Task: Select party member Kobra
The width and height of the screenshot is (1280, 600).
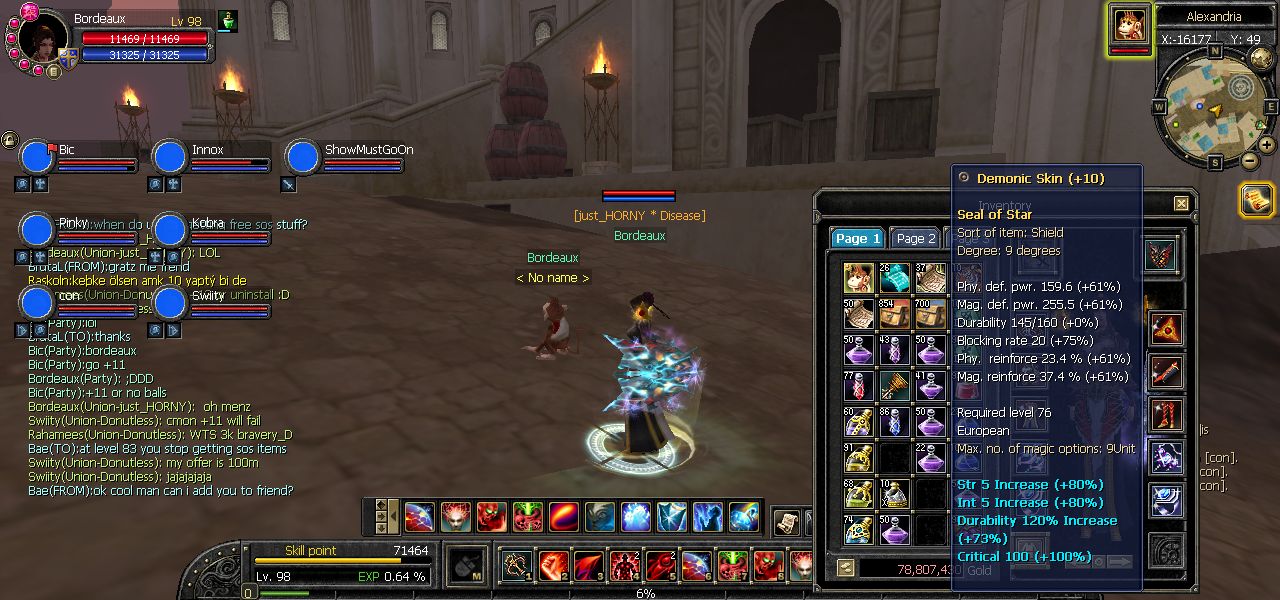Action: (170, 229)
